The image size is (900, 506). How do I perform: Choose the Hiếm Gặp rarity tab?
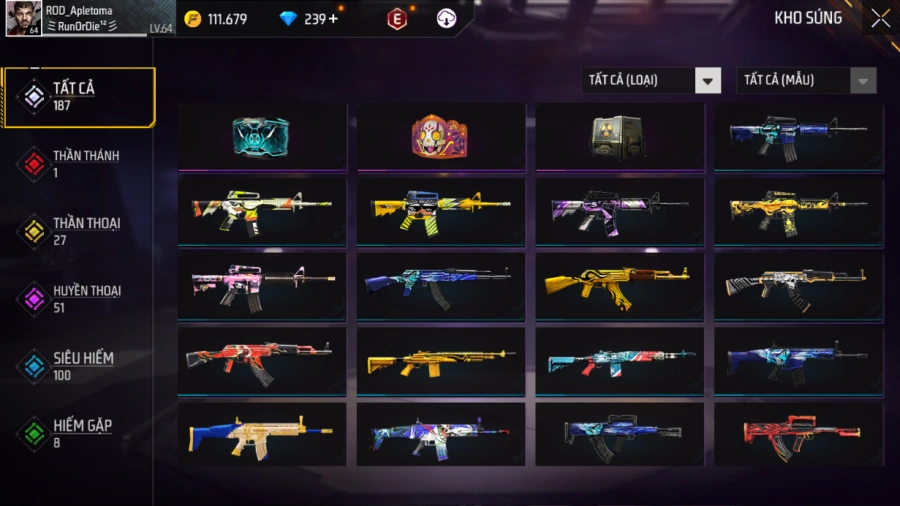point(80,433)
